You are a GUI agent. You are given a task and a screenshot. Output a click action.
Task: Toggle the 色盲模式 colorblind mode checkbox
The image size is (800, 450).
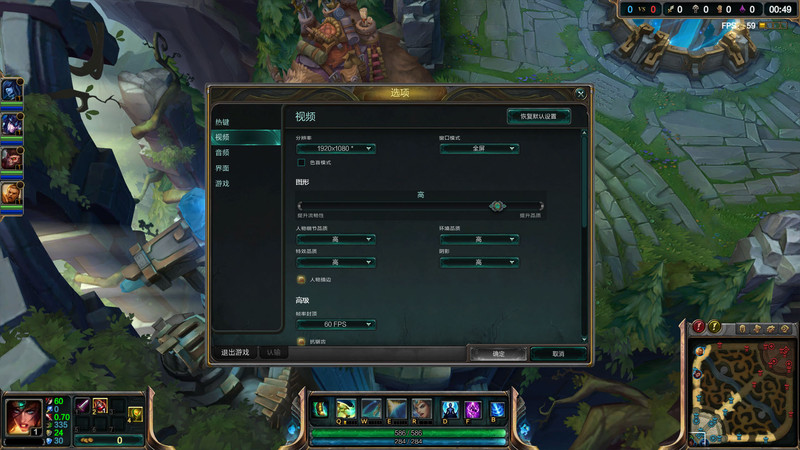click(x=301, y=162)
